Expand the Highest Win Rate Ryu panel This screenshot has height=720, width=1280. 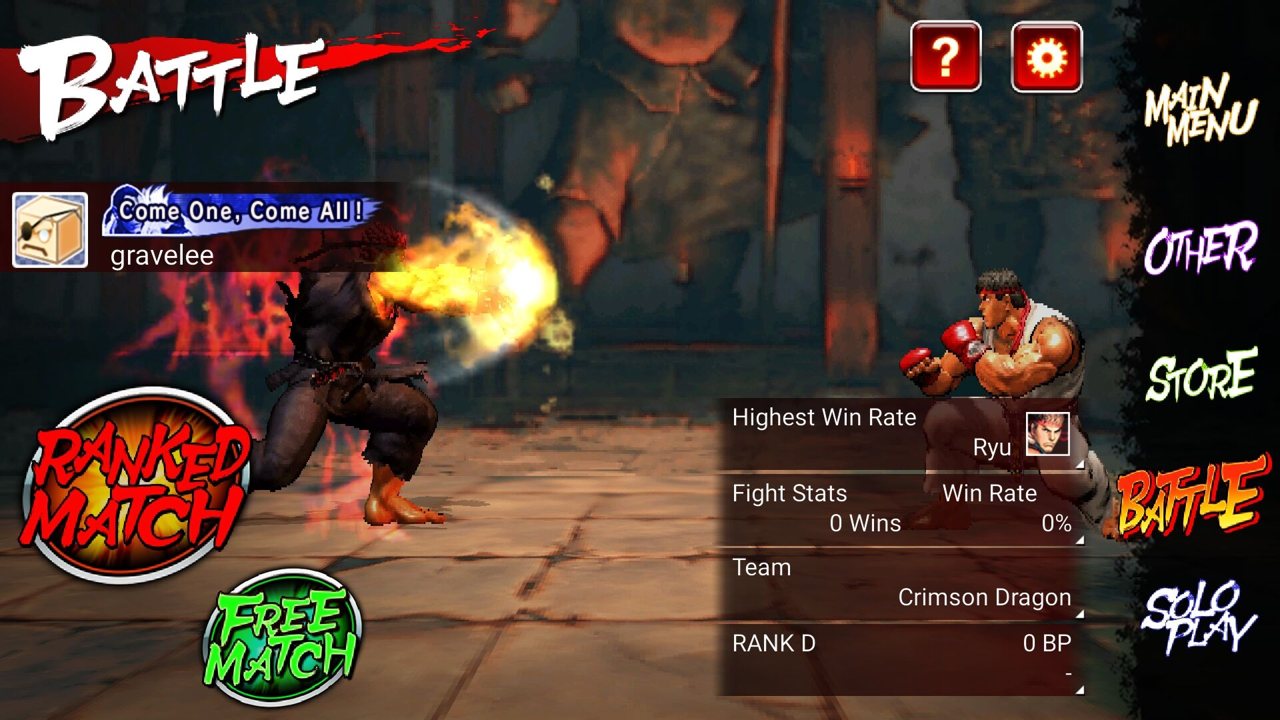[902, 434]
